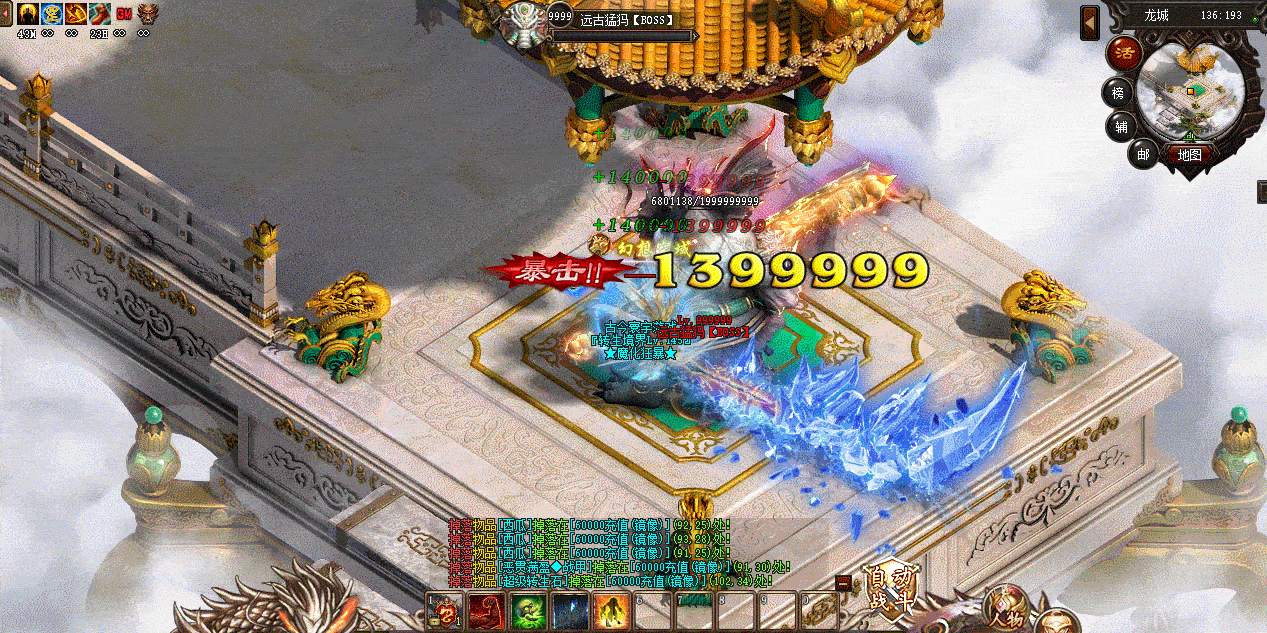Open the 人物 character panel
1267x633 pixels.
(x=1007, y=608)
